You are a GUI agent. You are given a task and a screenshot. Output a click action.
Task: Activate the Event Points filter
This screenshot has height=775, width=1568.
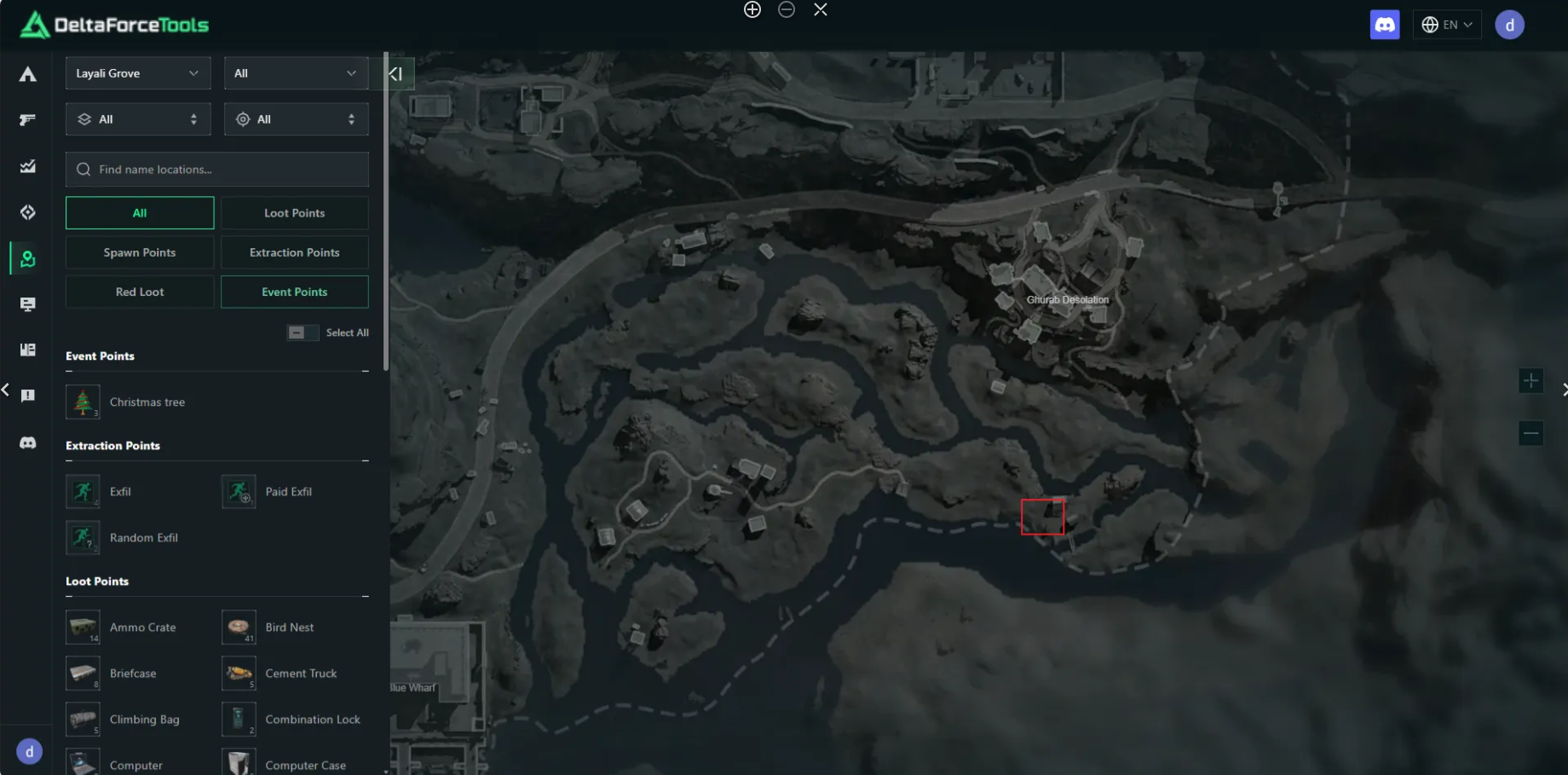pyautogui.click(x=294, y=292)
